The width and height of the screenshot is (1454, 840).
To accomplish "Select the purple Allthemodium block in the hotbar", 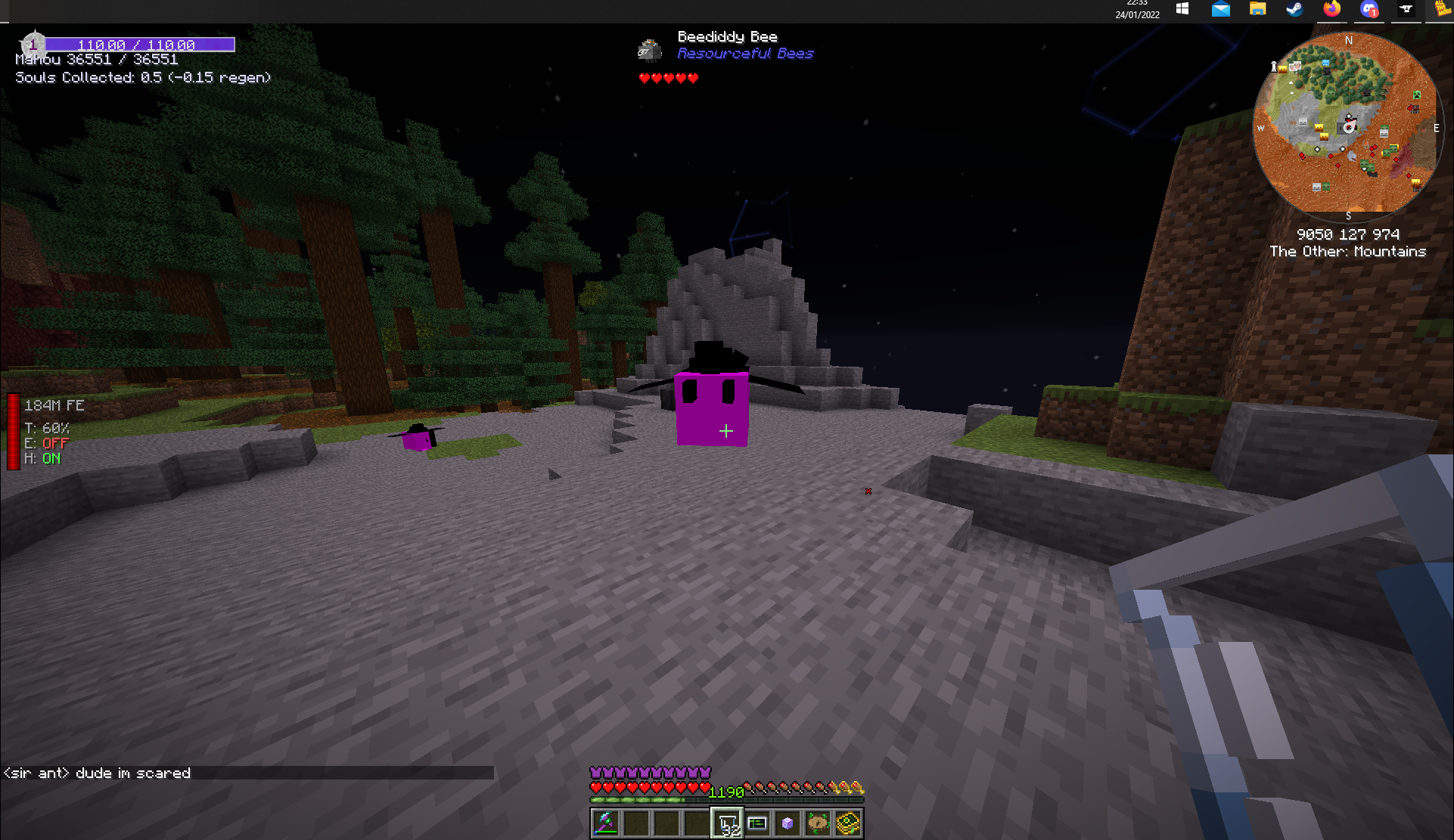I will point(788,823).
